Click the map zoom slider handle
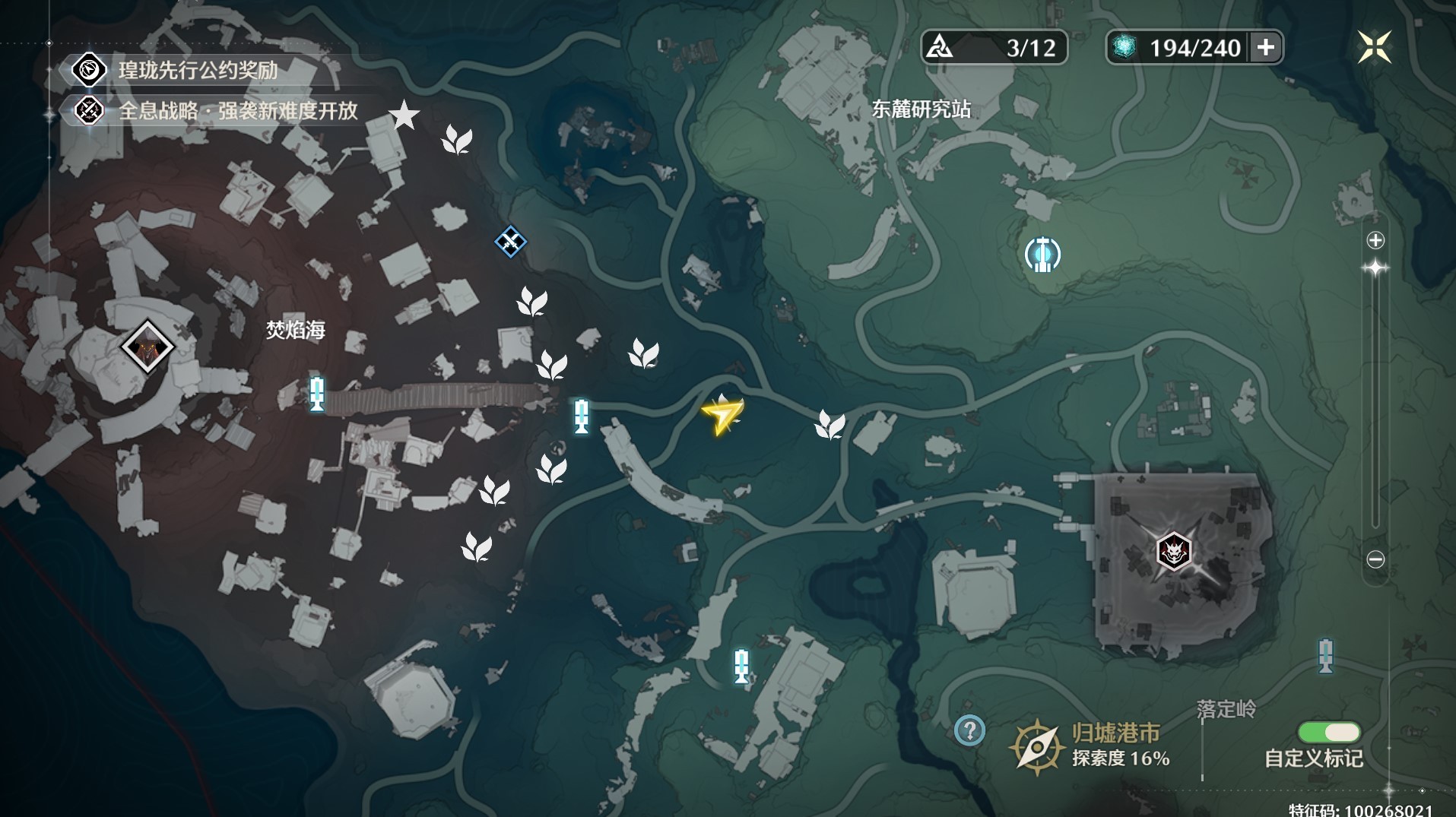Screen dimensions: 1456x817 click(1375, 268)
